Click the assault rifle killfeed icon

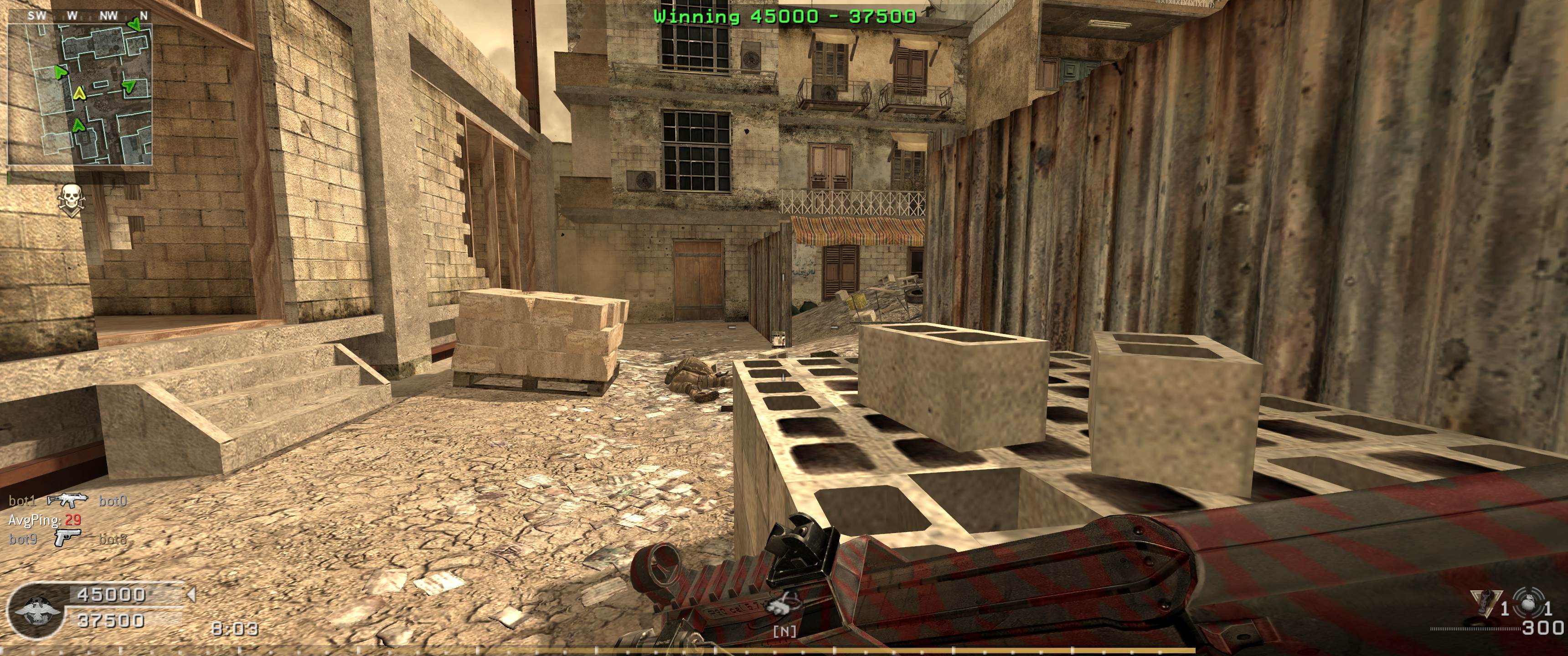point(67,500)
